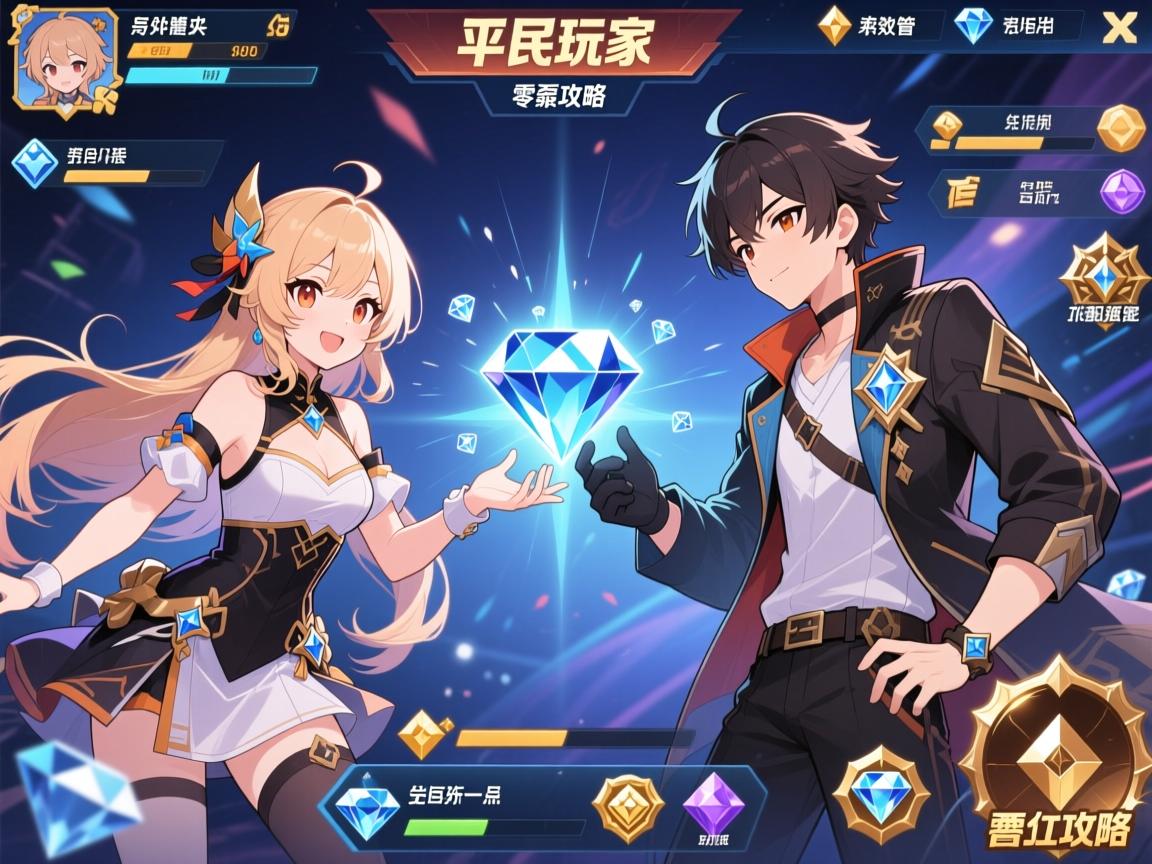1152x864 pixels.
Task: Open the gold diamond currency at top
Action: pyautogui.click(x=834, y=26)
